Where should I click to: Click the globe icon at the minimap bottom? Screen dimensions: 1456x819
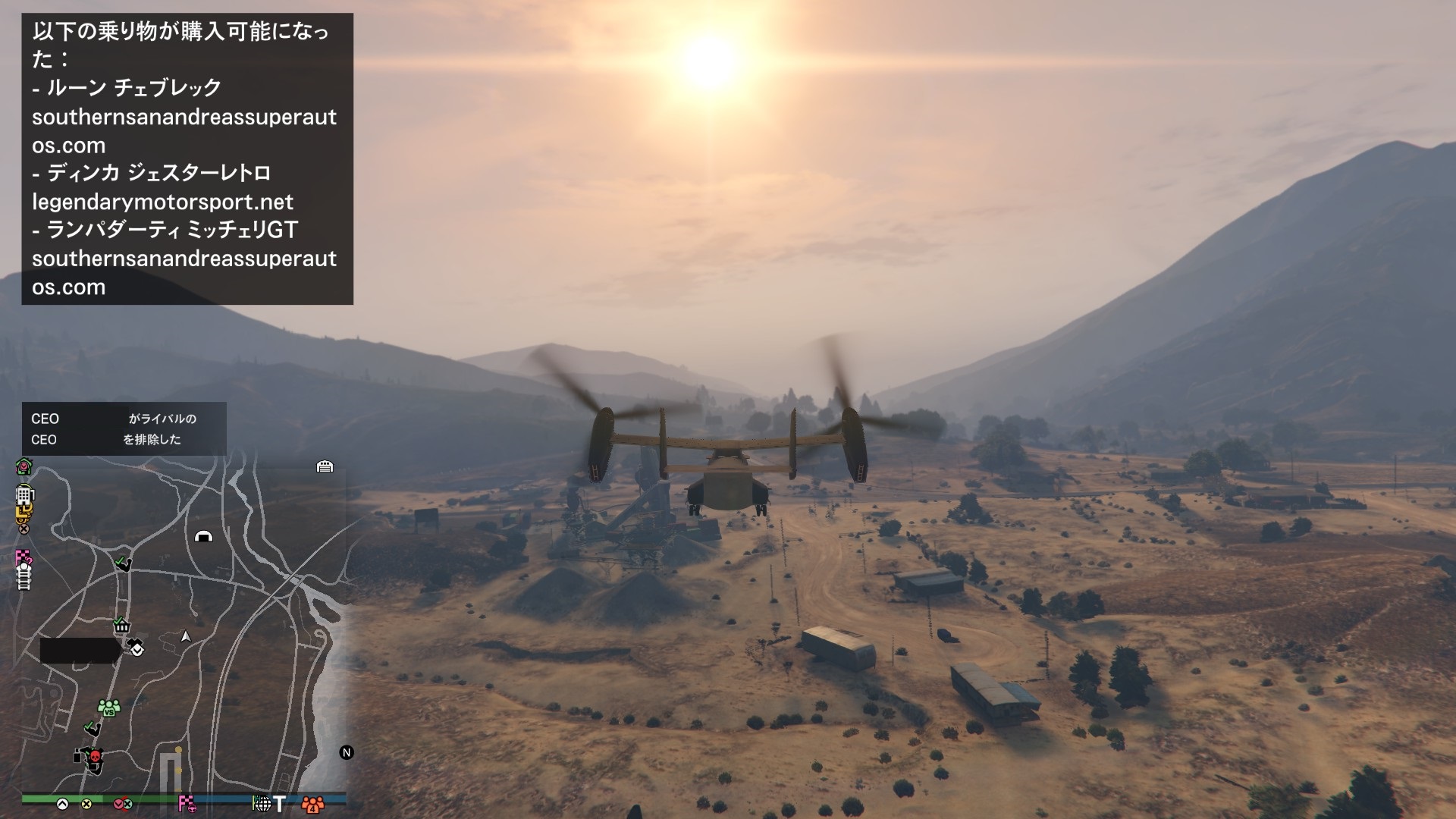click(261, 803)
